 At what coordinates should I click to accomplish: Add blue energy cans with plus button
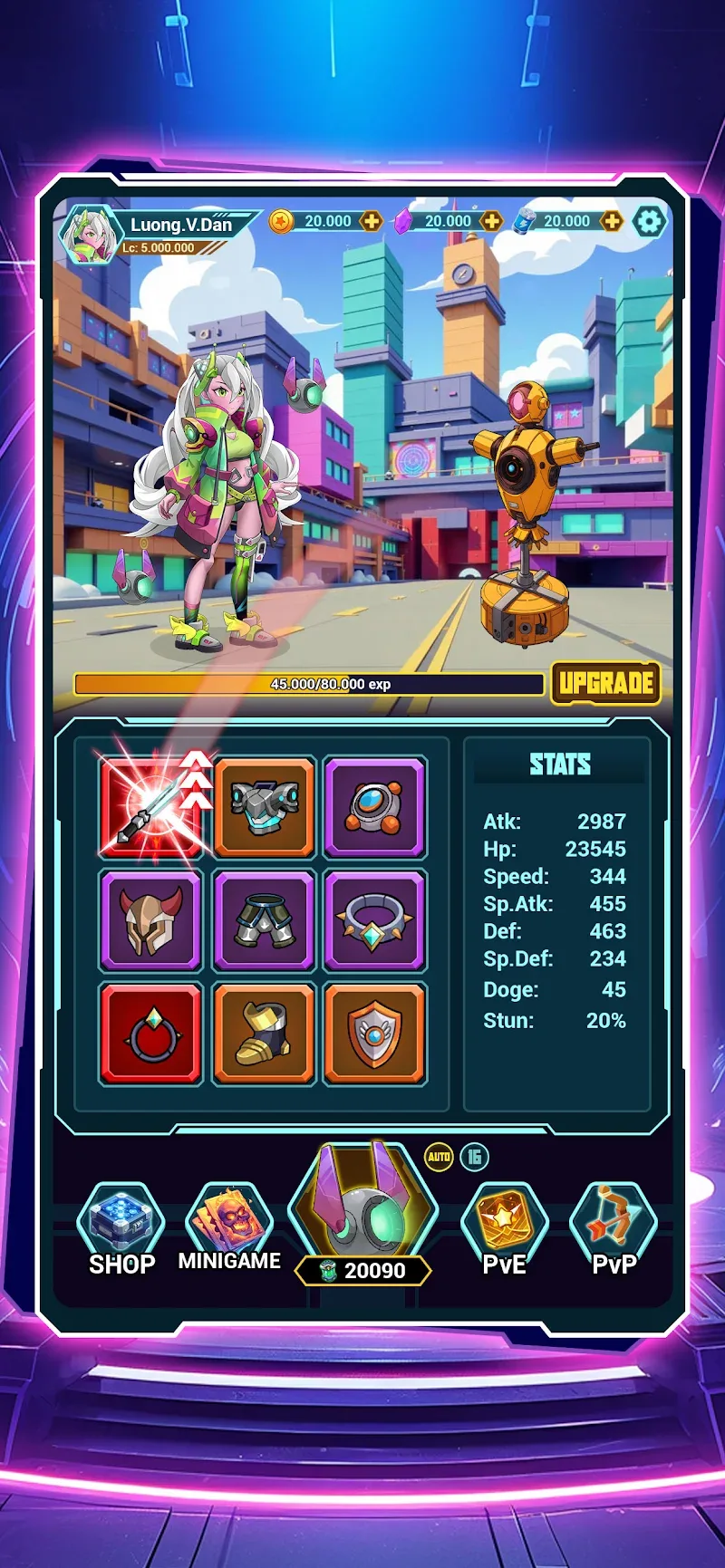[x=612, y=222]
